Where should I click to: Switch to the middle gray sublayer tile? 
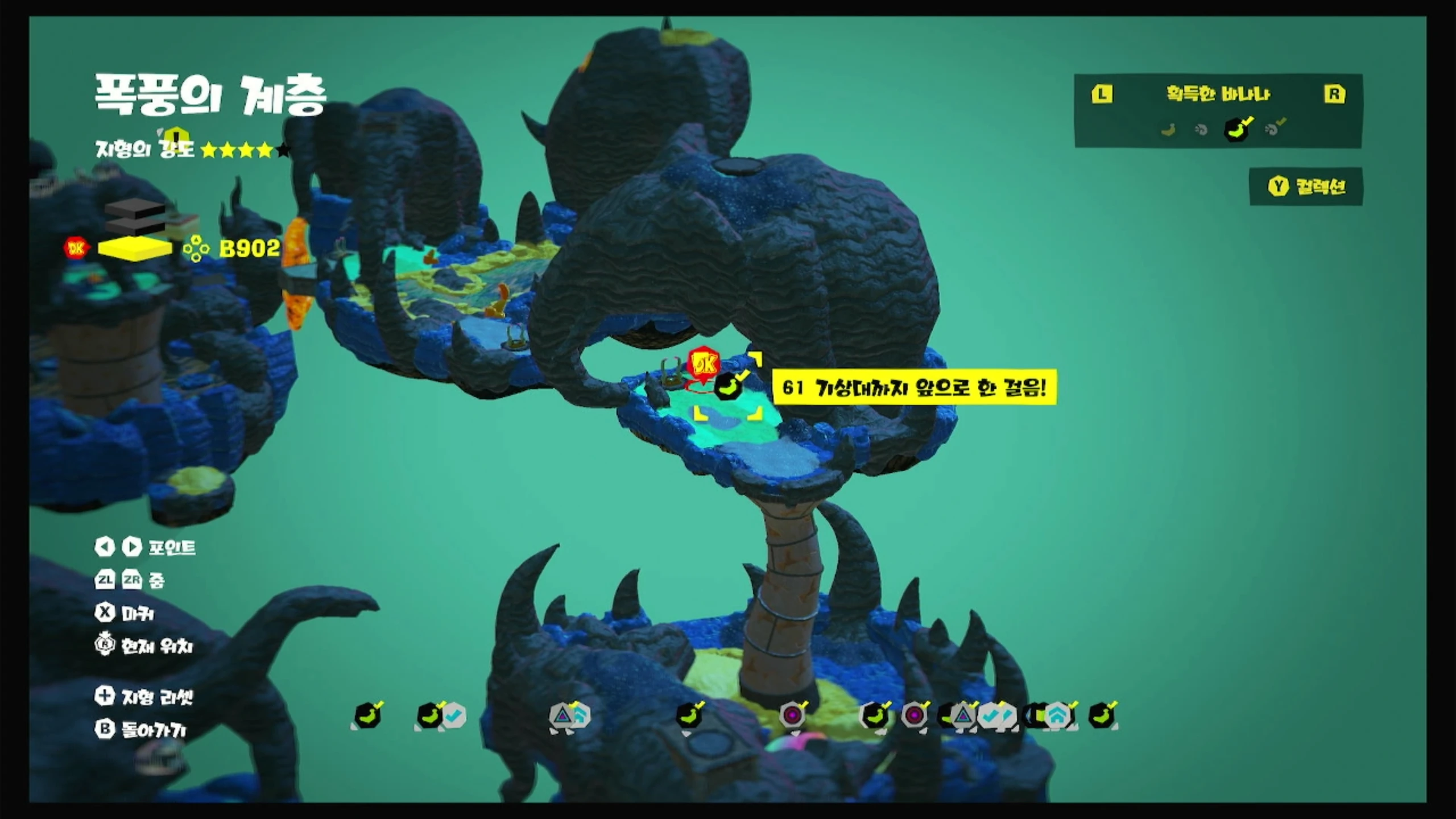click(x=135, y=226)
